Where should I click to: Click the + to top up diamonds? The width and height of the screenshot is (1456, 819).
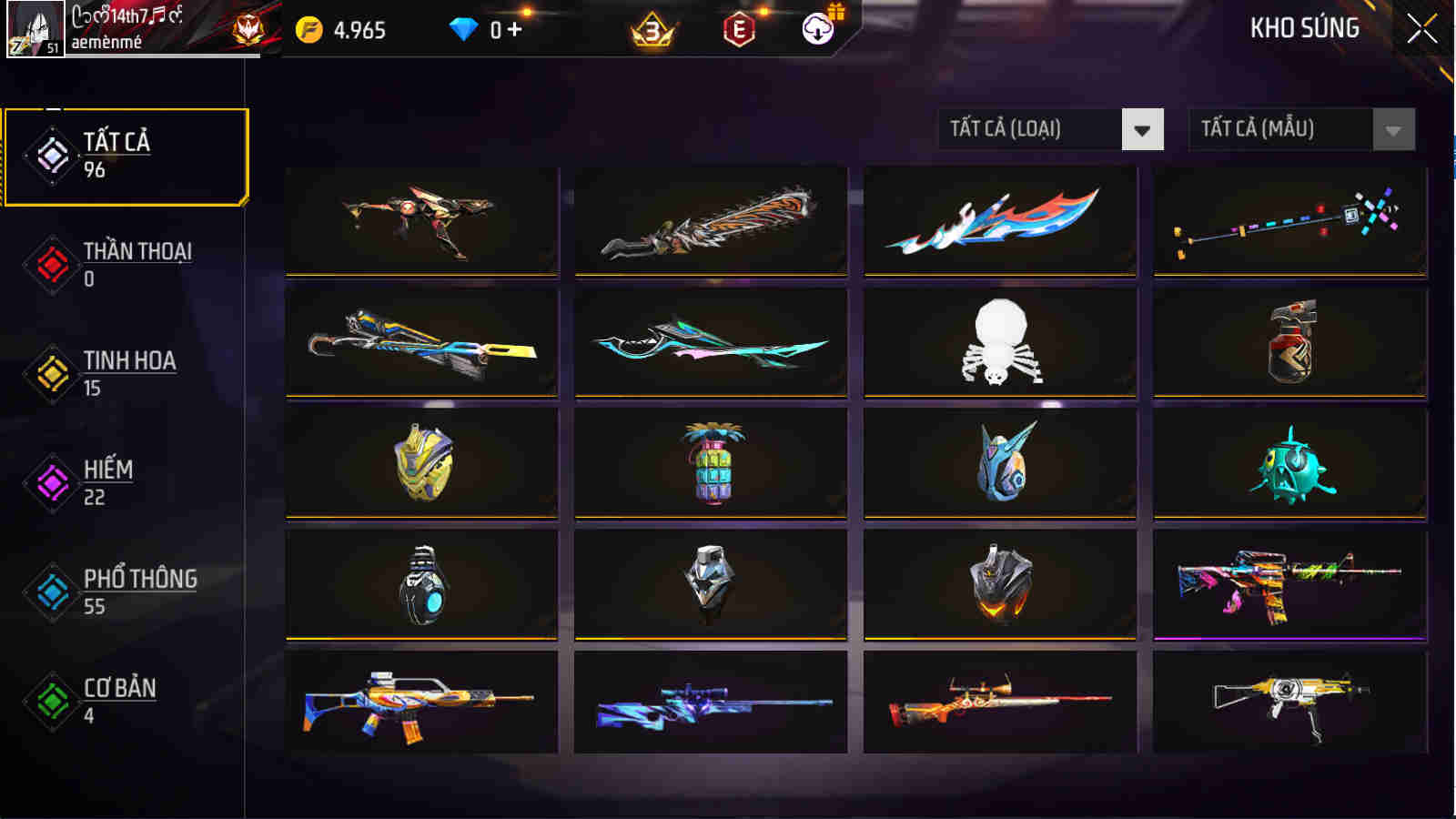515,27
